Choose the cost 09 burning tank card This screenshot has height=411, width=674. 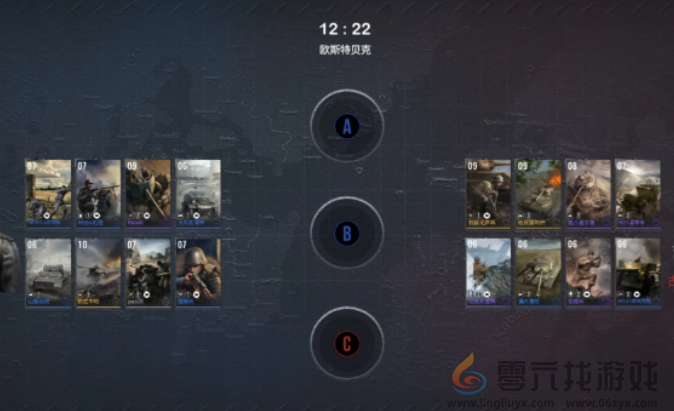pos(538,190)
